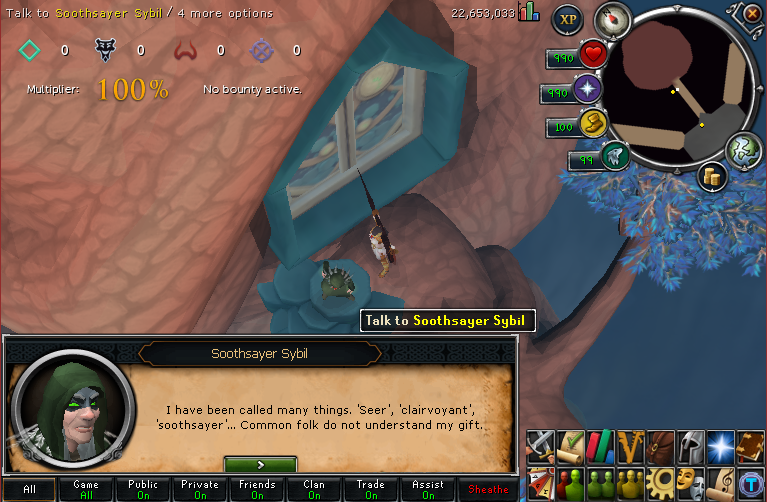Open the gold coins money pouch
Image resolution: width=767 pixels, height=502 pixels.
713,178
